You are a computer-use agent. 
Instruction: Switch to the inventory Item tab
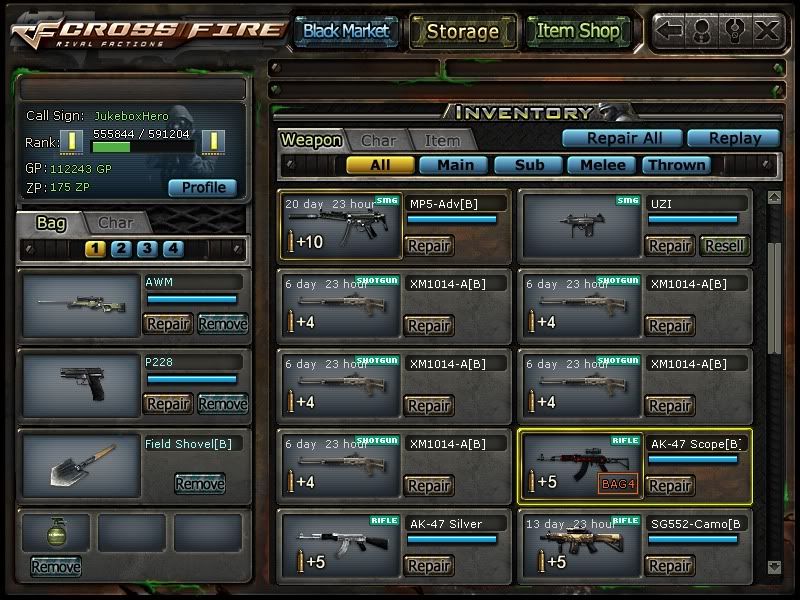[x=442, y=141]
